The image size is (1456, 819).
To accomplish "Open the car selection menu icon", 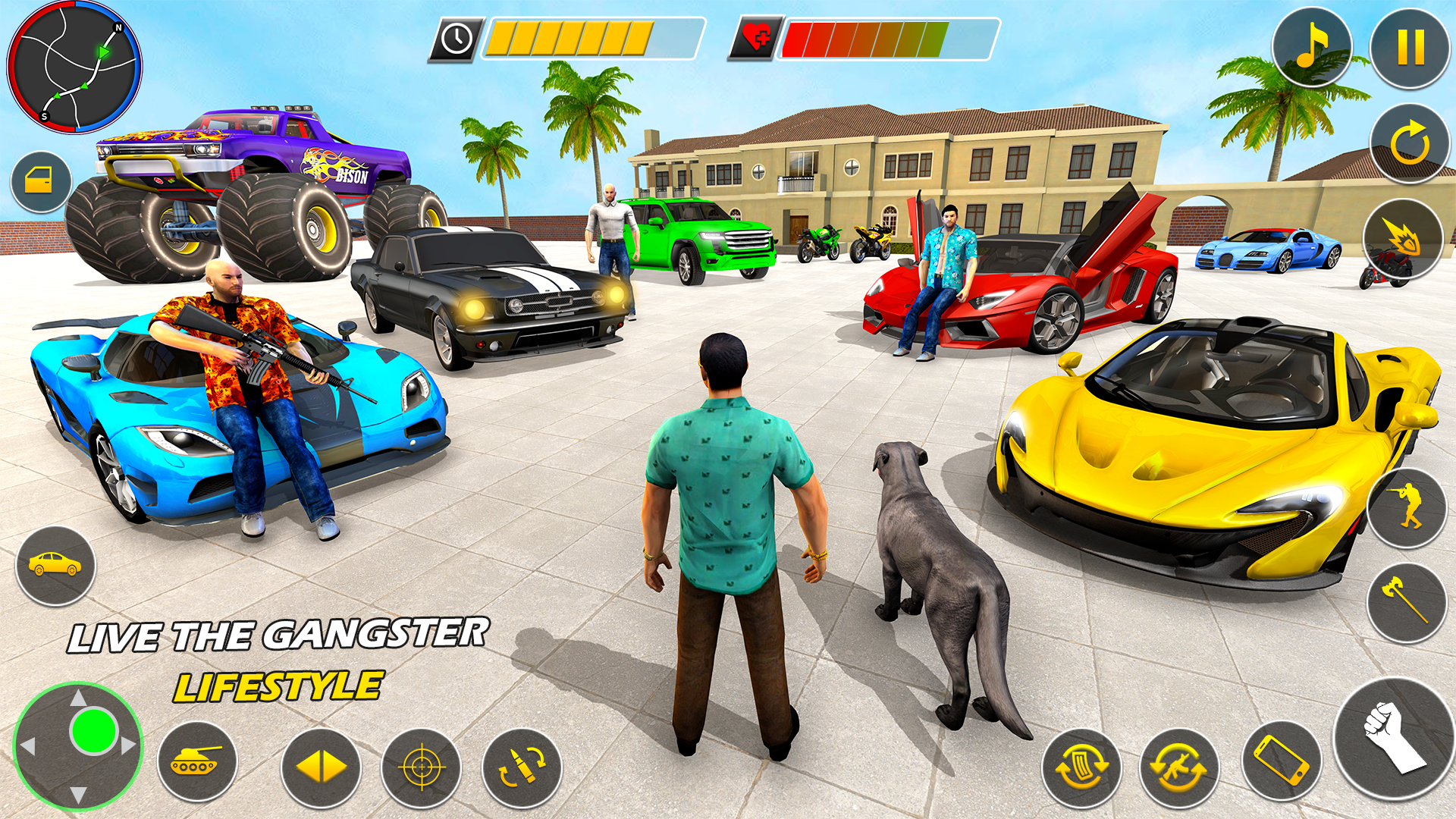I will pos(54,563).
